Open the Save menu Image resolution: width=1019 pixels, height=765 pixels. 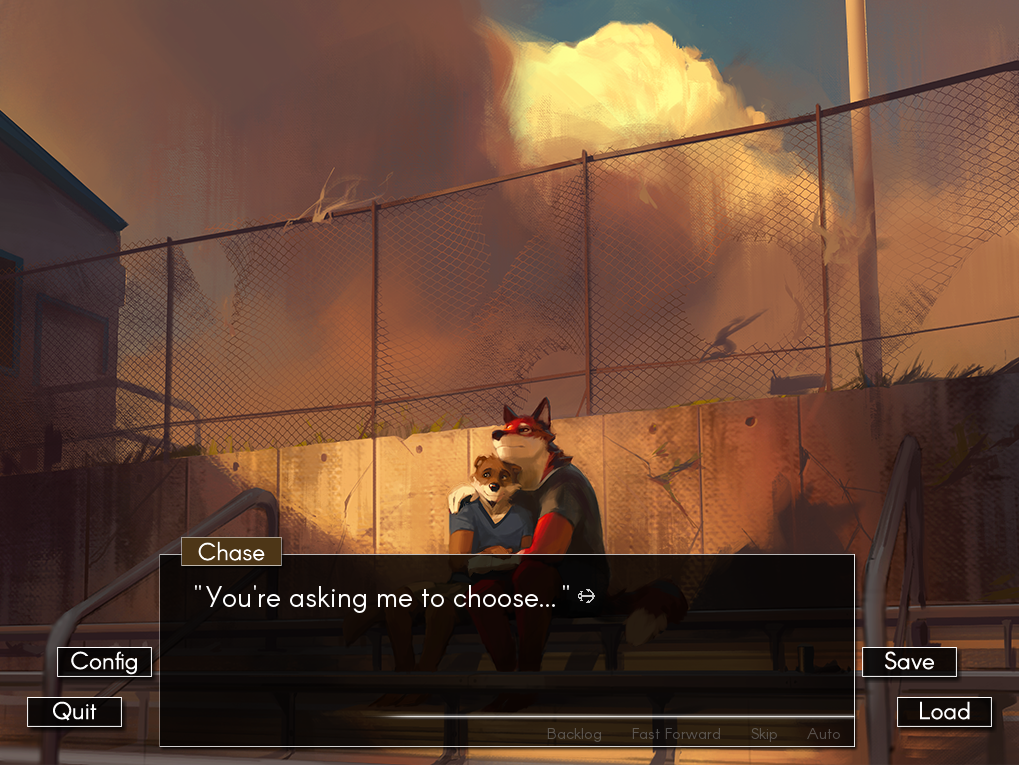(x=909, y=662)
